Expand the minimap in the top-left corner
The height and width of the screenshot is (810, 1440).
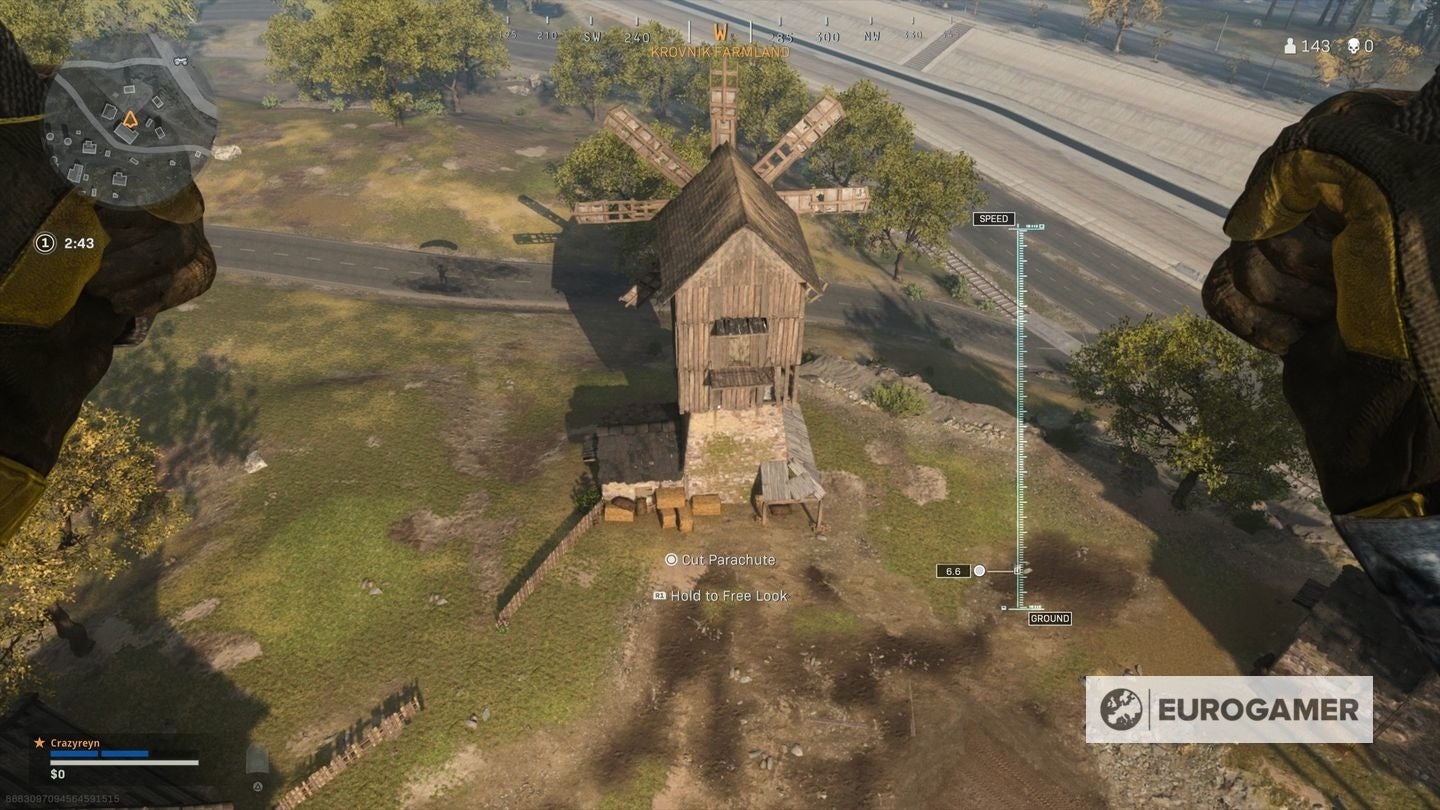(x=120, y=120)
